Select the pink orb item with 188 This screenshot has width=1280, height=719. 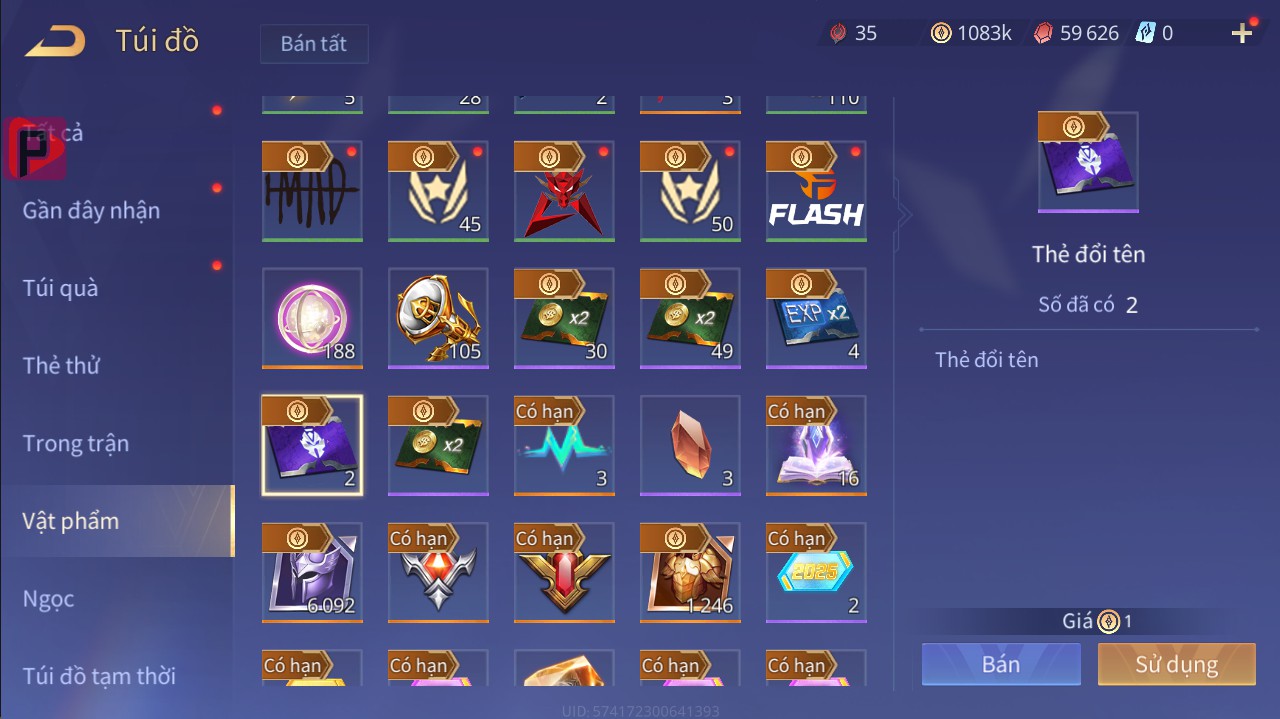coord(312,319)
